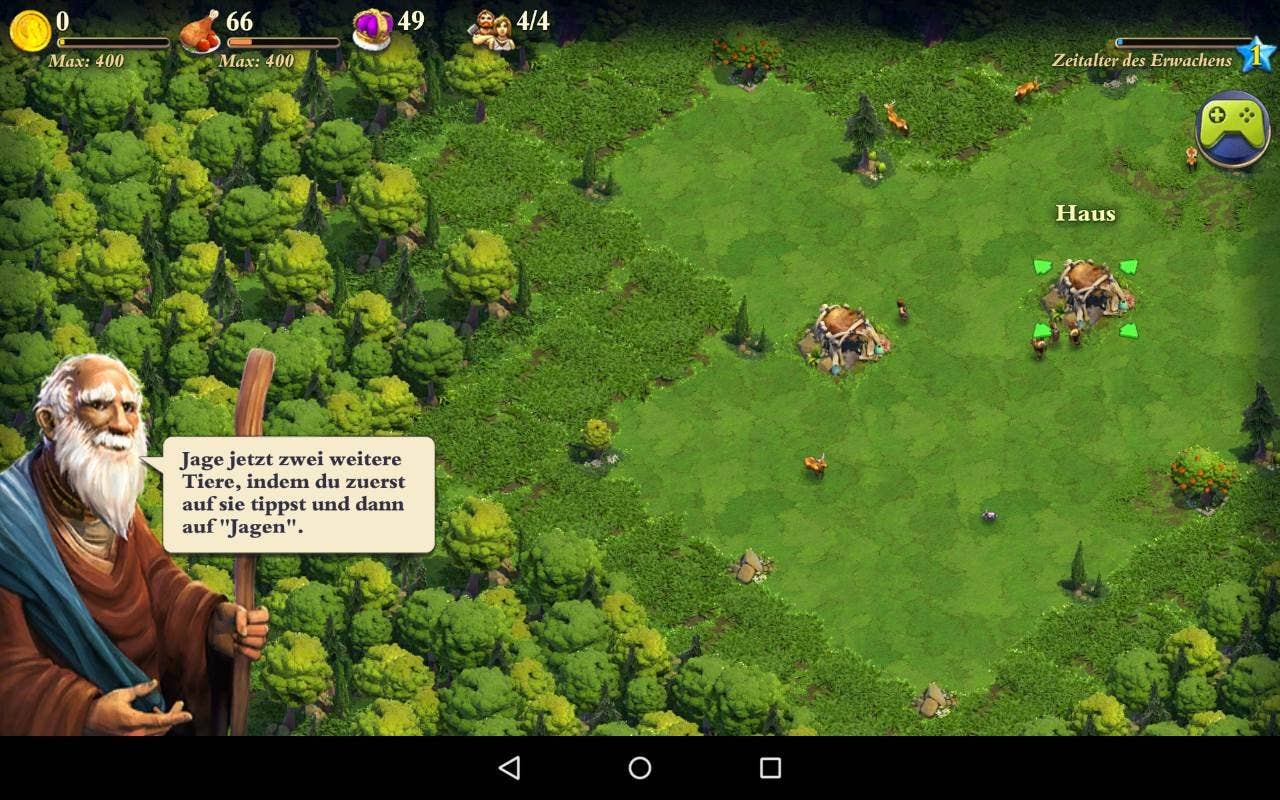Viewport: 1280px width, 800px height.
Task: Open the green gamepad button
Action: tap(1232, 129)
